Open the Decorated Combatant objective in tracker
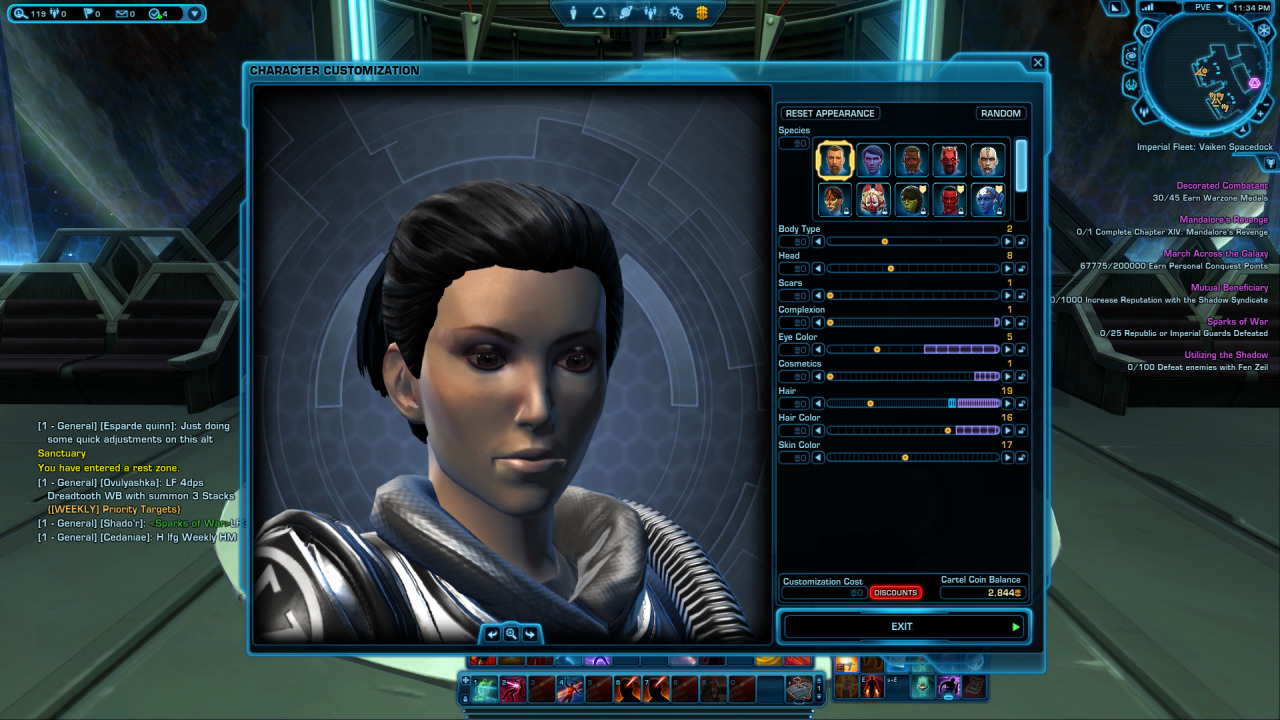This screenshot has width=1280, height=720. tap(1221, 186)
